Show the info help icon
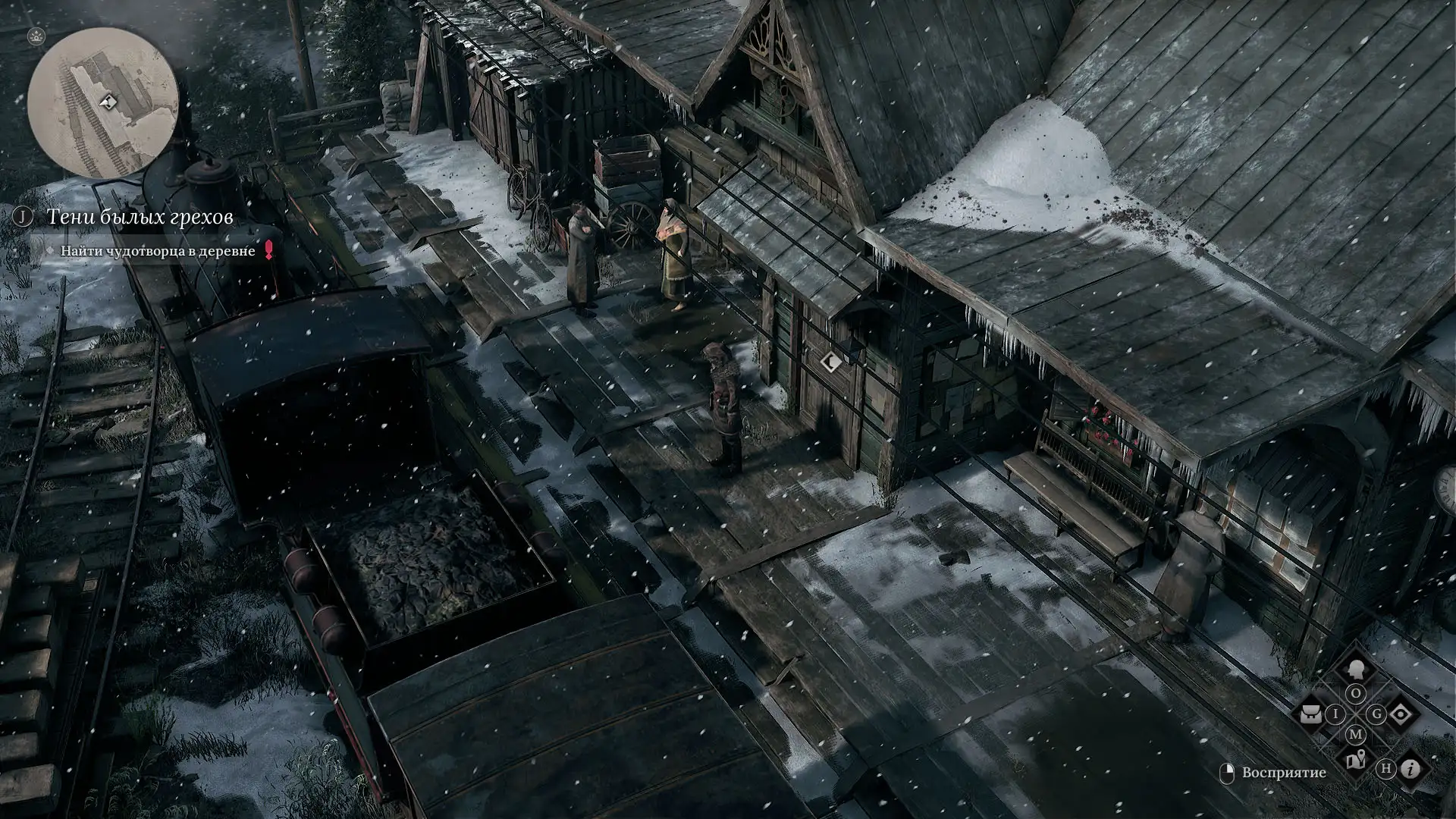Image resolution: width=1456 pixels, height=819 pixels. click(1410, 769)
